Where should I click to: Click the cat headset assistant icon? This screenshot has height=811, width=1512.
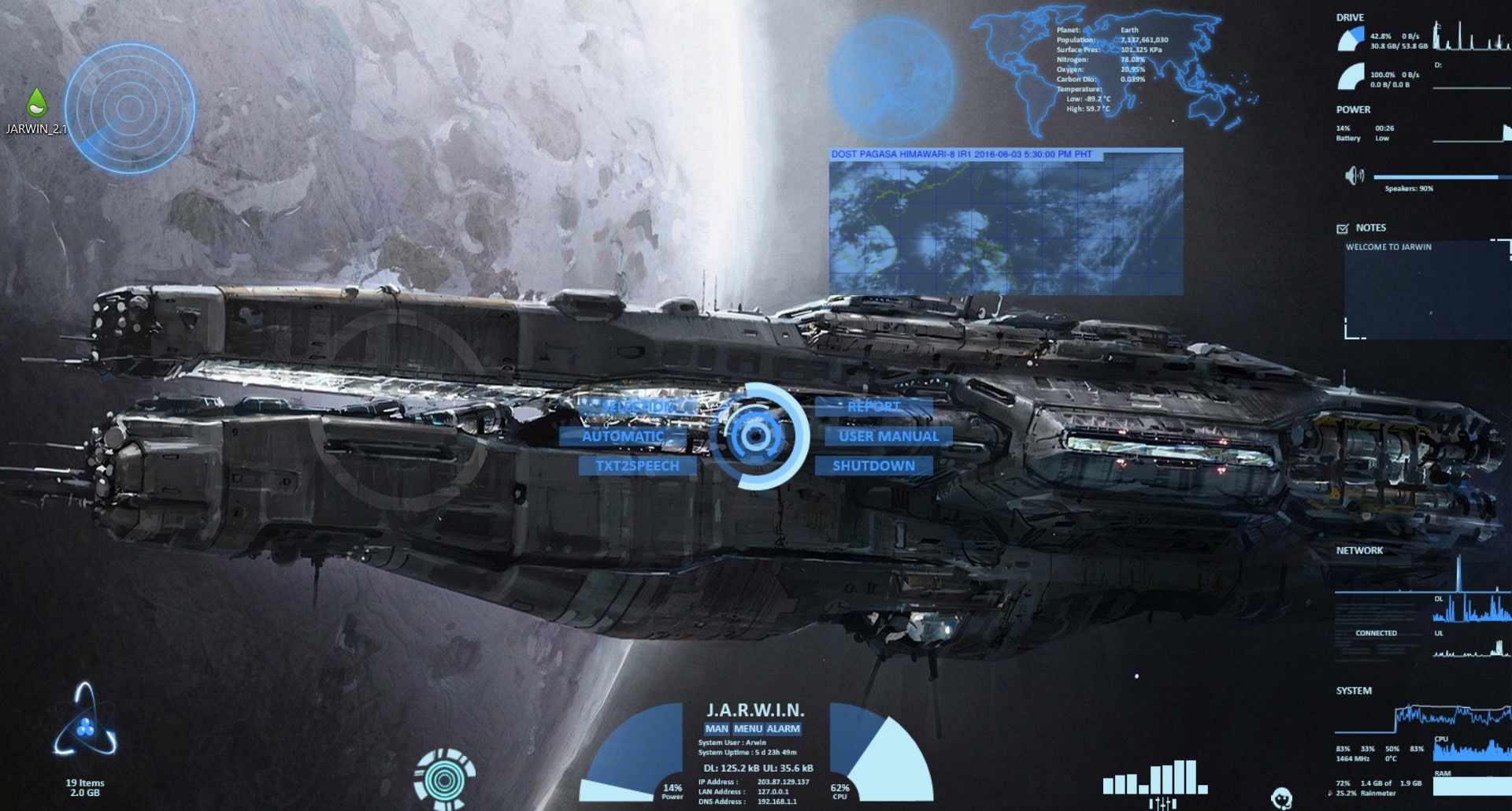(1282, 798)
